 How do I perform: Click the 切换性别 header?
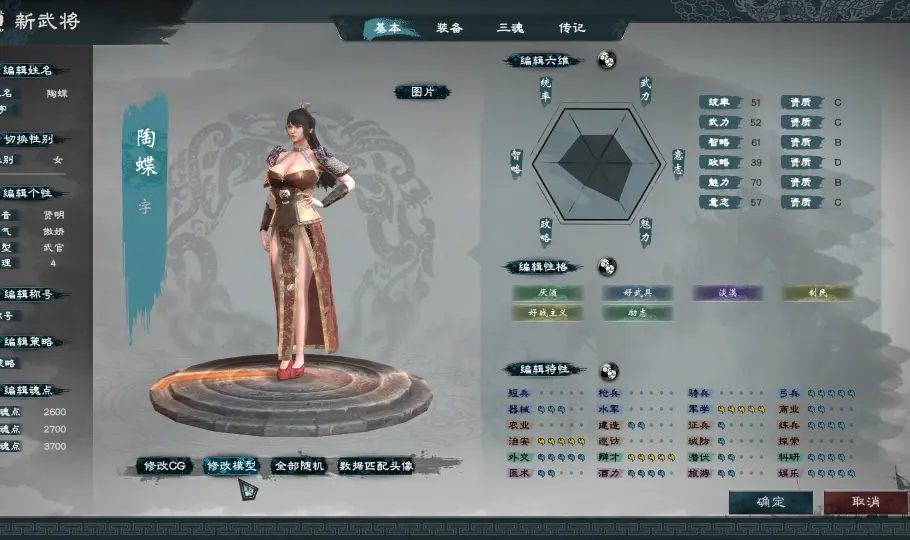pos(28,139)
